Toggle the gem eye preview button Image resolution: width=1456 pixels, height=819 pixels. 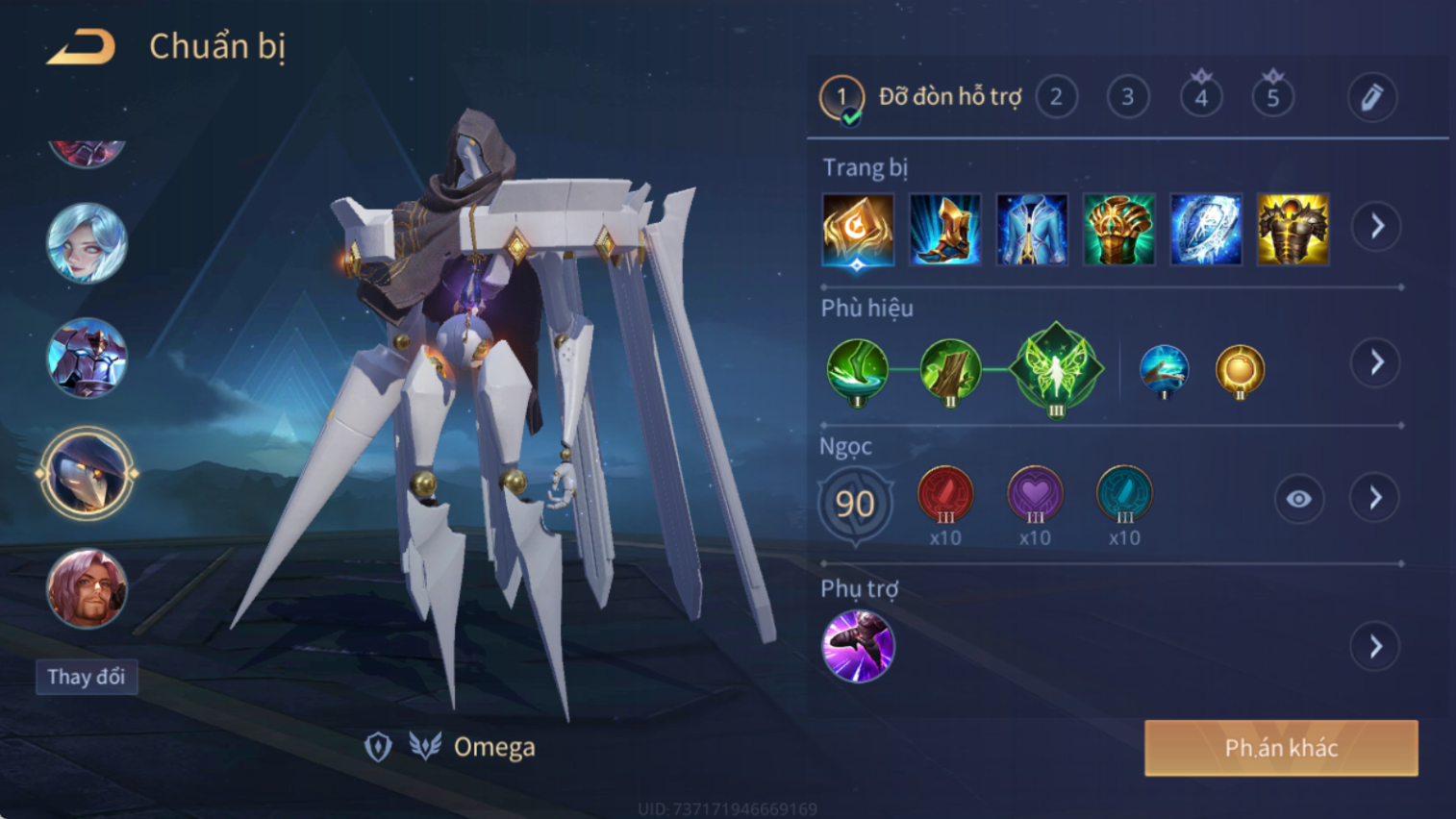[x=1298, y=499]
